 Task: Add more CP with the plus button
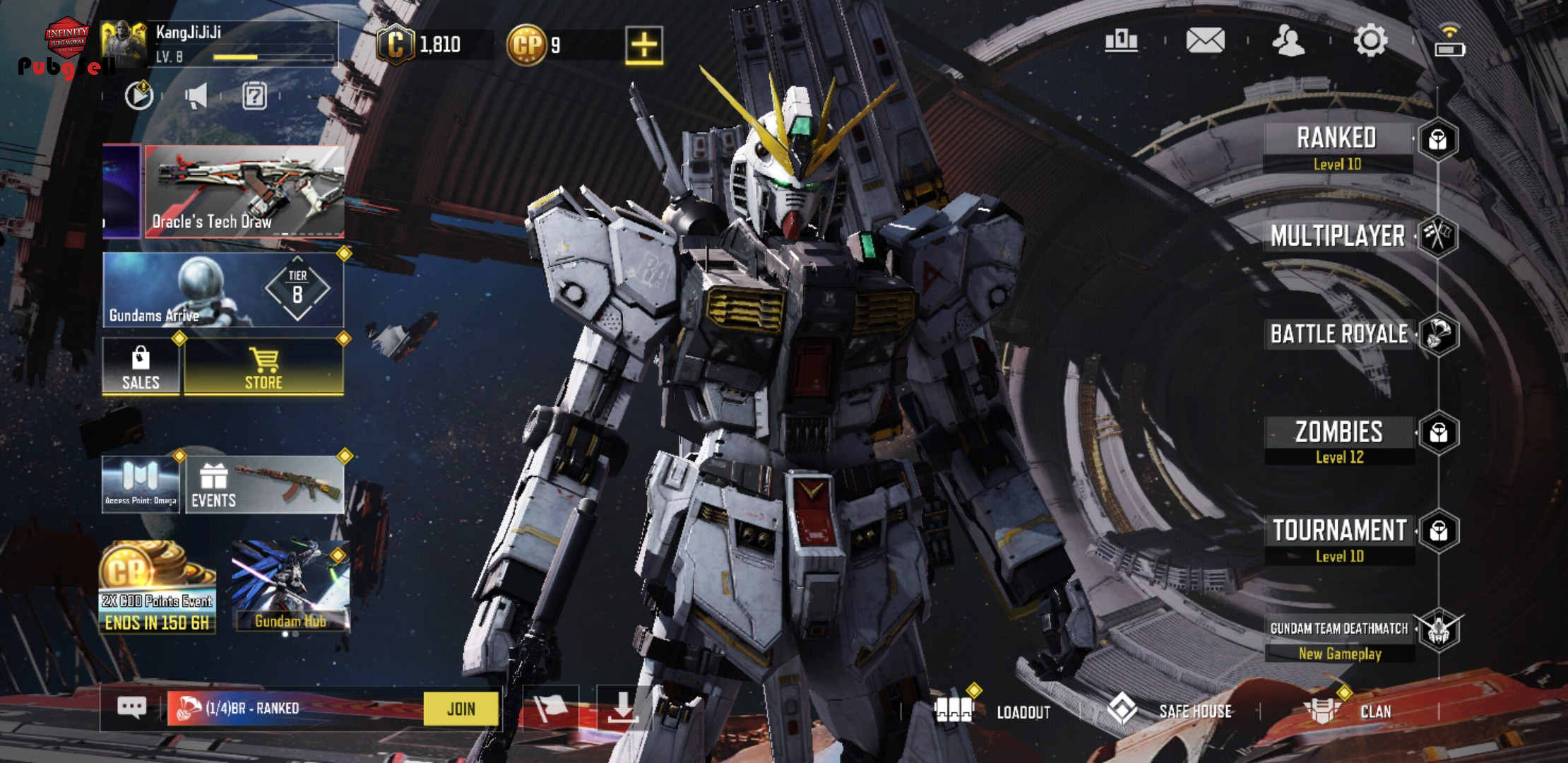point(643,45)
